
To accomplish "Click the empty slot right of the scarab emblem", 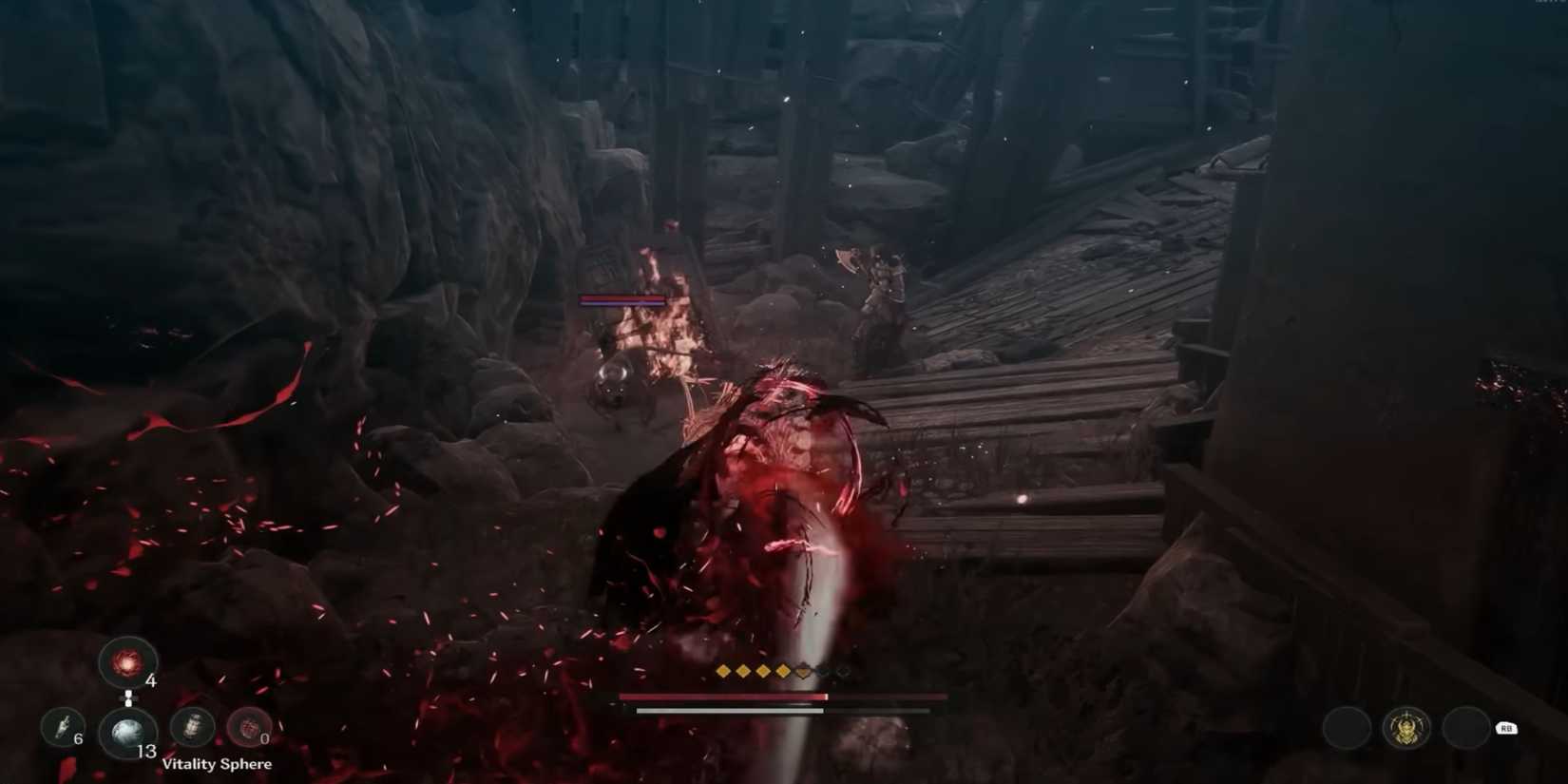I will click(x=1467, y=727).
